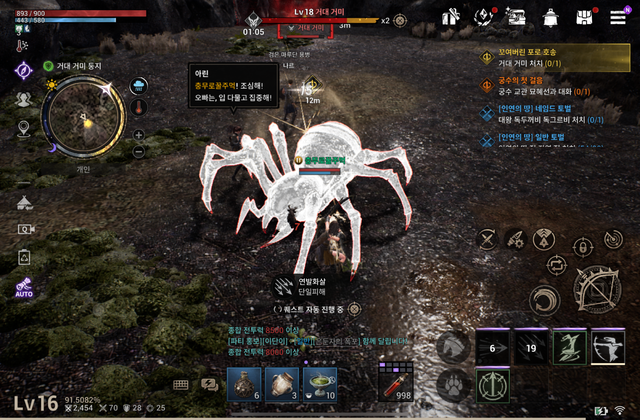Tap the paw print pet button
Viewport: 640px width, 420px height.
click(453, 383)
